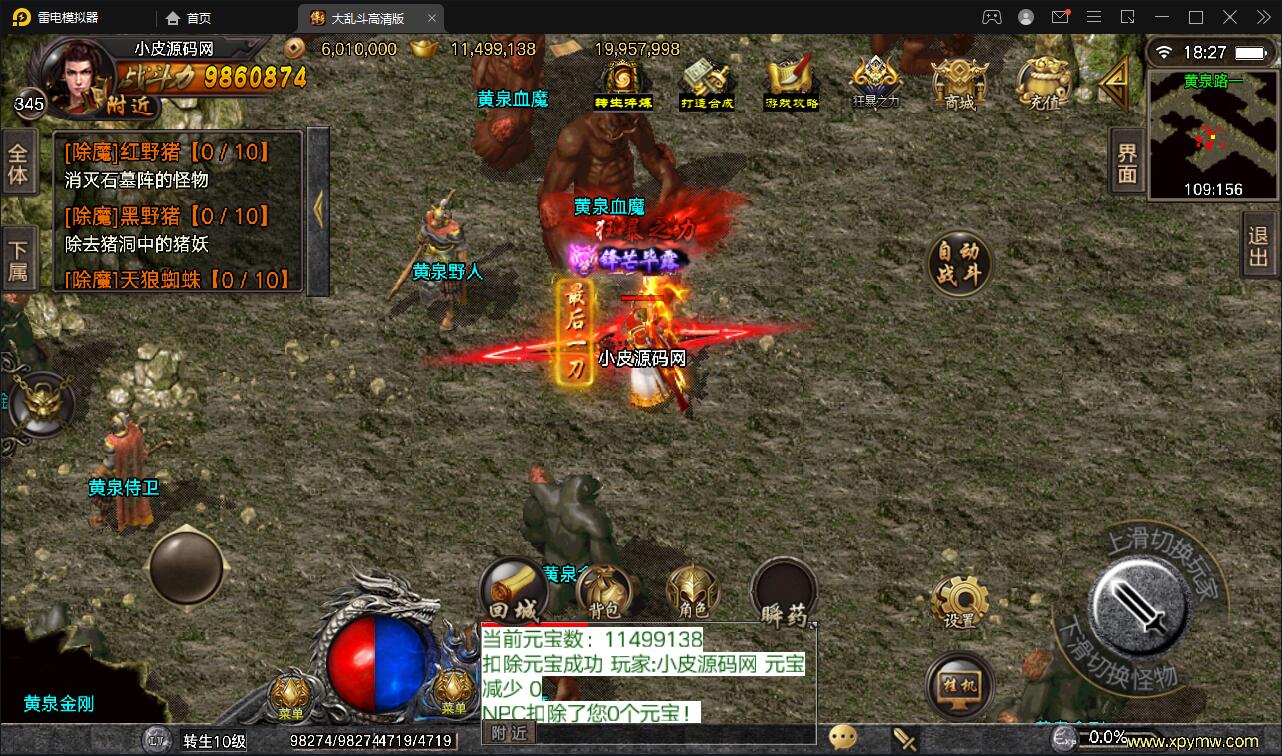Open the 打造合成 forging icon

707,80
